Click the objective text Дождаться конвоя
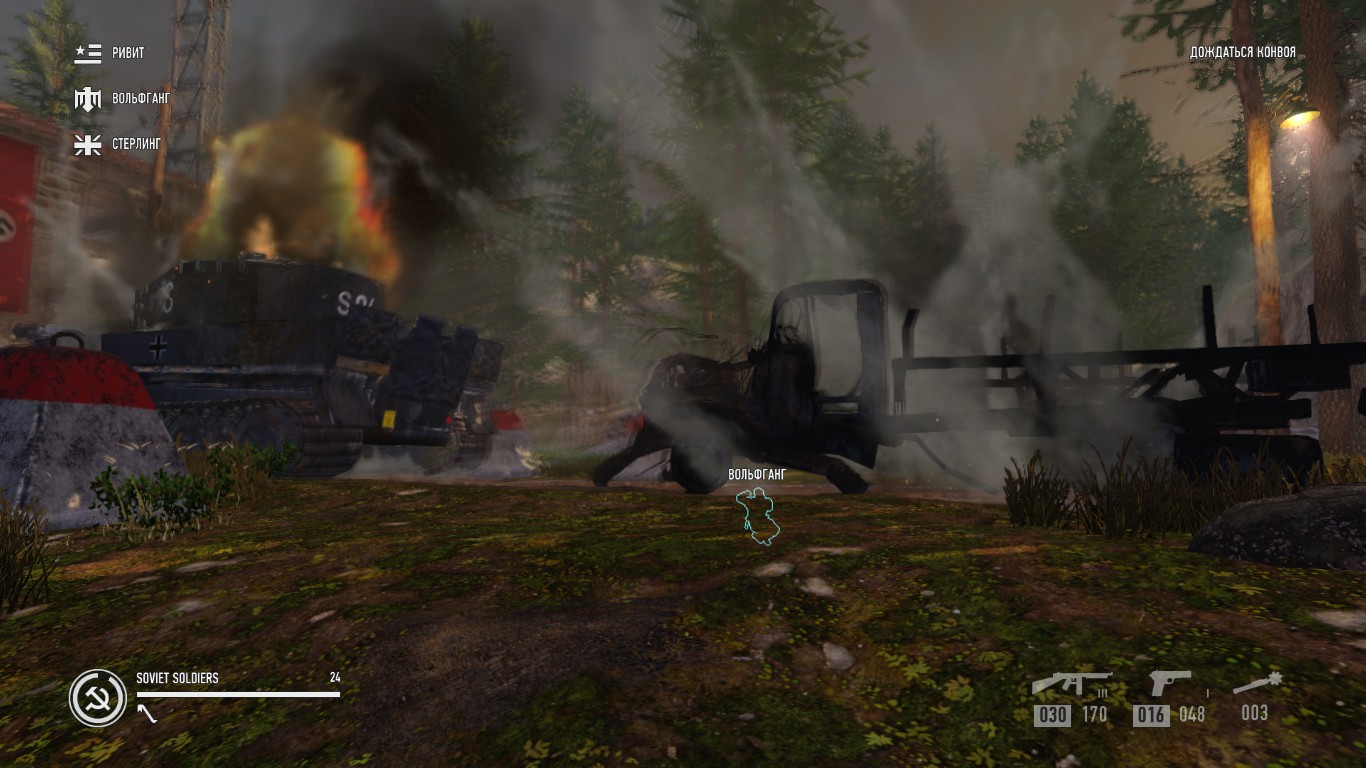Viewport: 1366px width, 768px height. (1241, 51)
